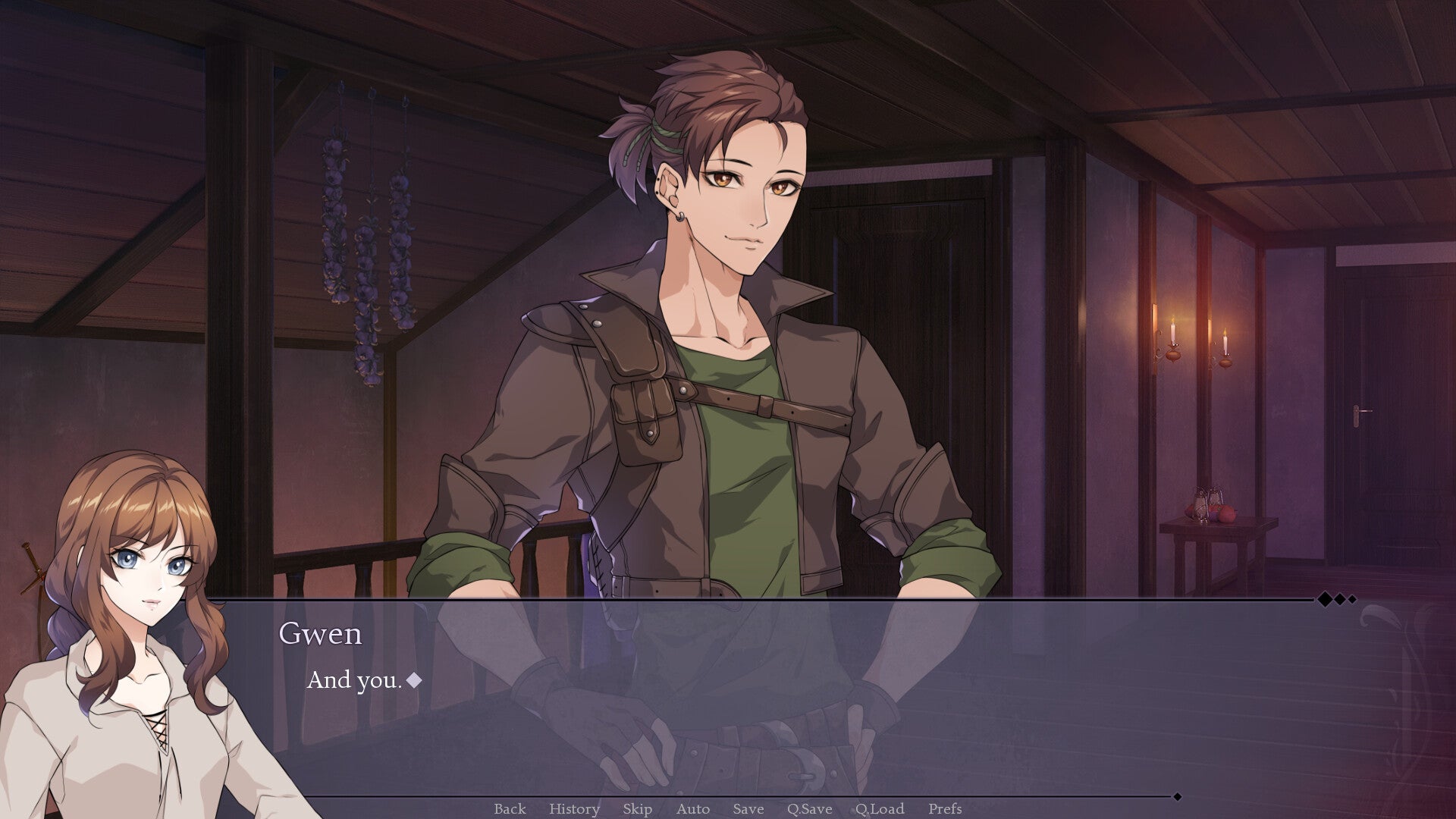Open the Prefs settings screen
Screen dimensions: 1456x819
pos(945,809)
